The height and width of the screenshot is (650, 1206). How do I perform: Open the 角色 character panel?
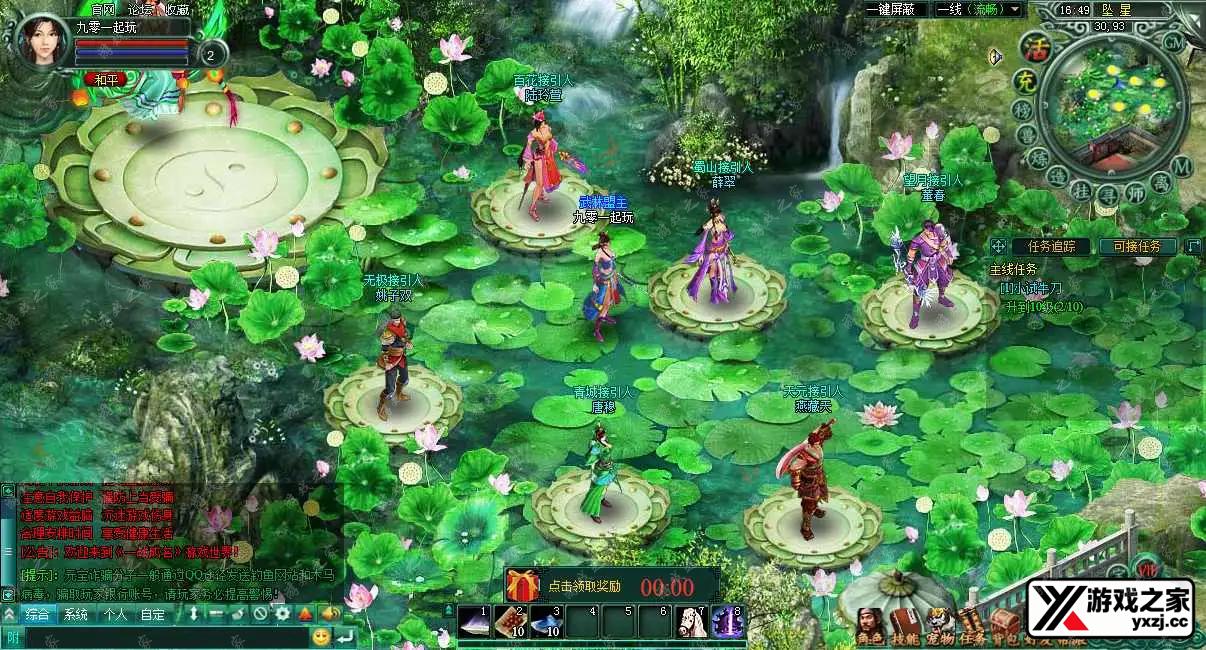pos(870,619)
